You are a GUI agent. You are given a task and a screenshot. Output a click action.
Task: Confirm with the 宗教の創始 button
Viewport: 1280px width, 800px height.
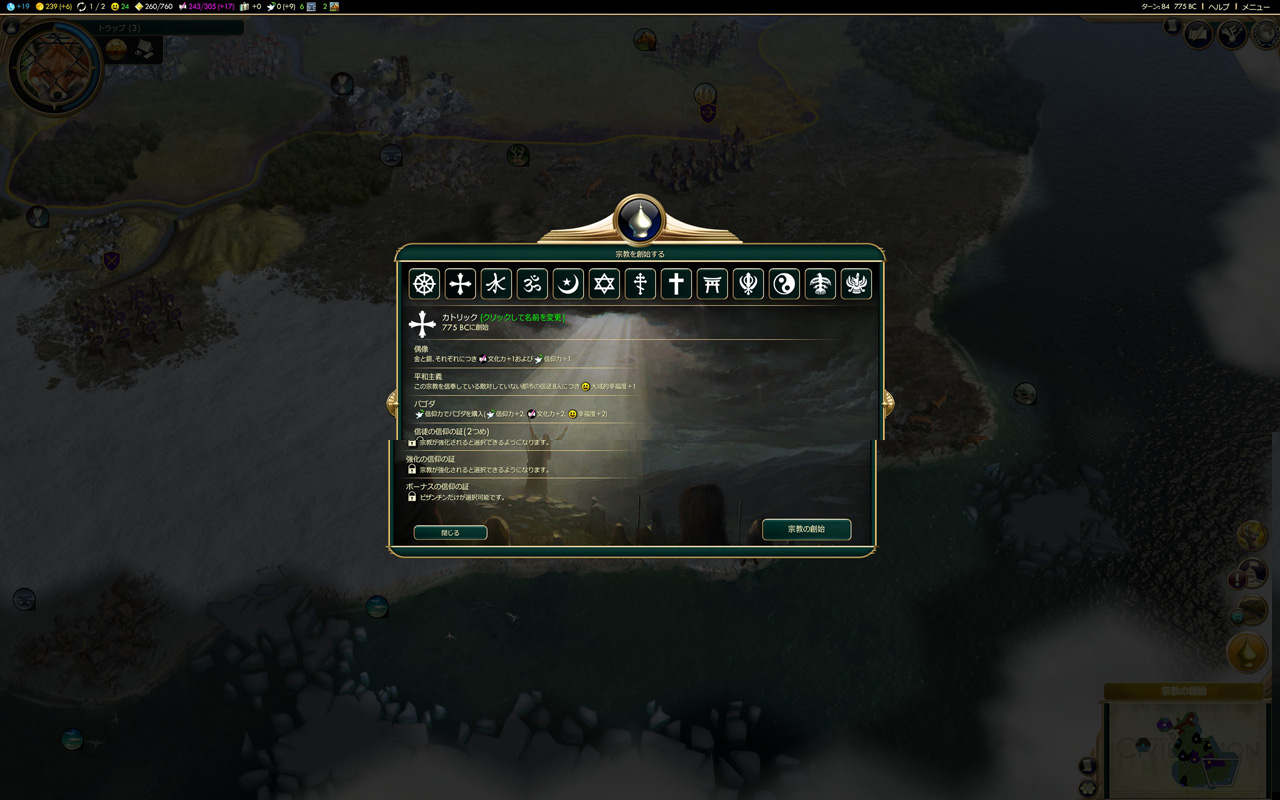(806, 529)
